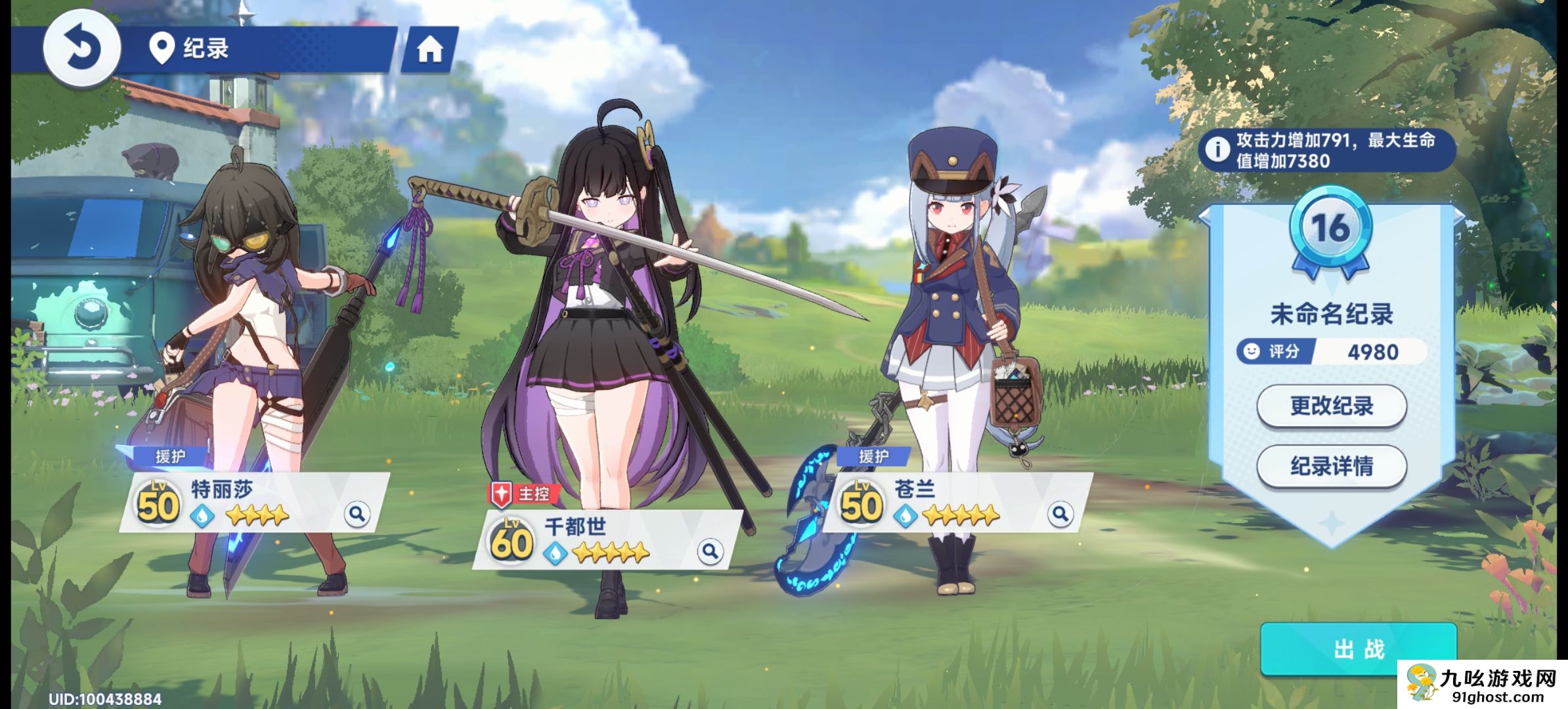Viewport: 1568px width, 709px height.
Task: Open the home screen icon
Action: (x=430, y=49)
